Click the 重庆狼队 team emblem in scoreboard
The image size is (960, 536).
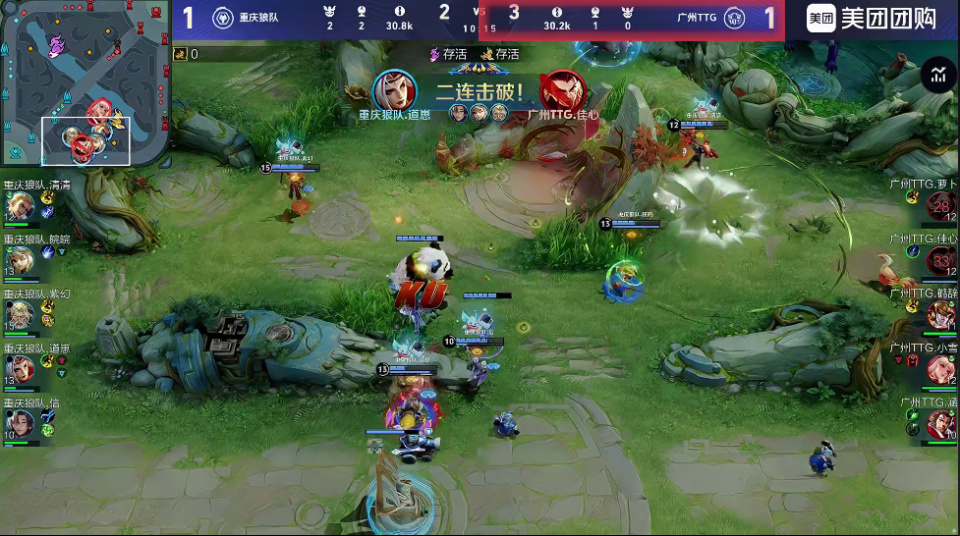click(223, 18)
